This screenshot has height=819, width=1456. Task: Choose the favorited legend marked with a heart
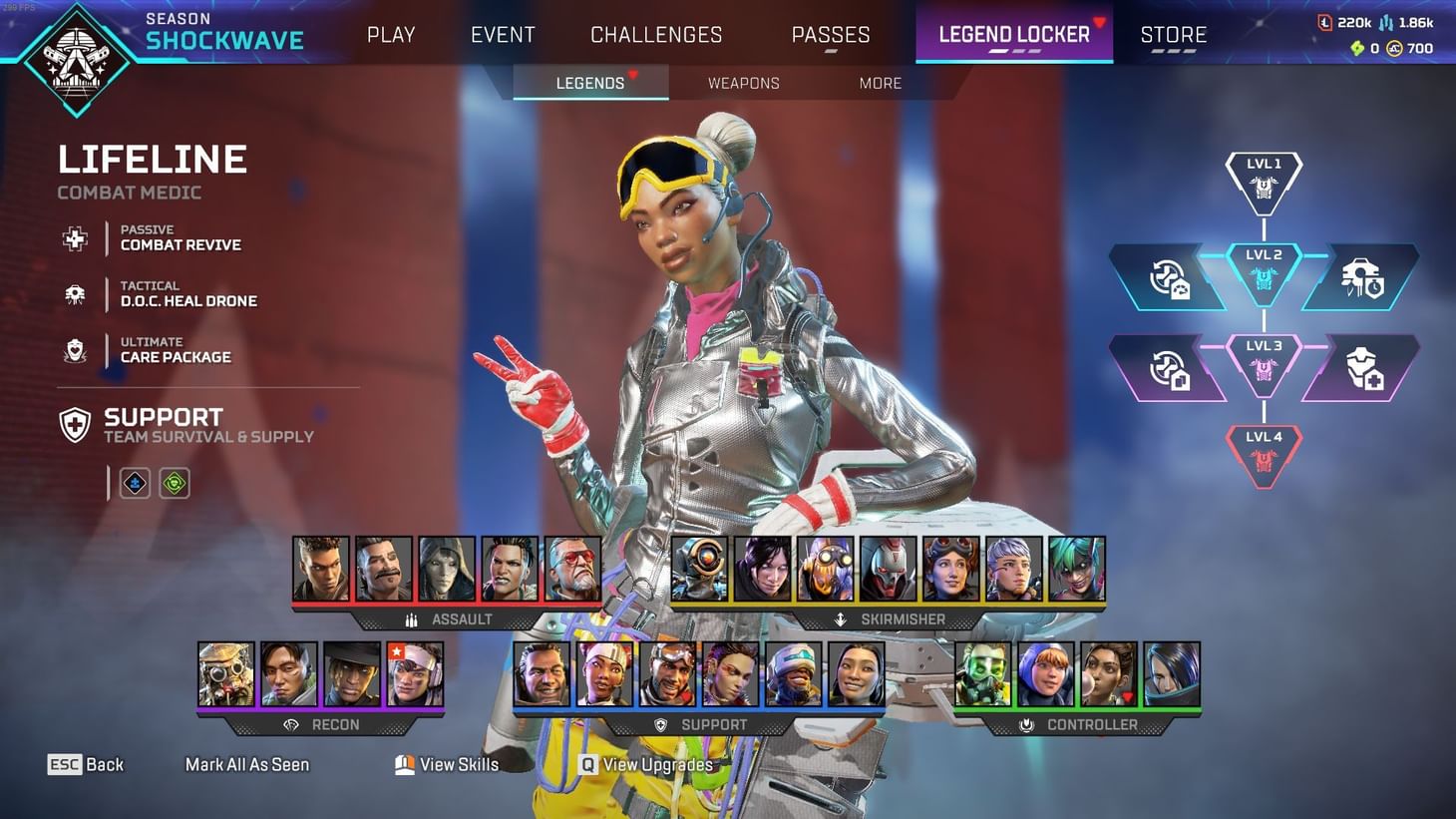1110,675
